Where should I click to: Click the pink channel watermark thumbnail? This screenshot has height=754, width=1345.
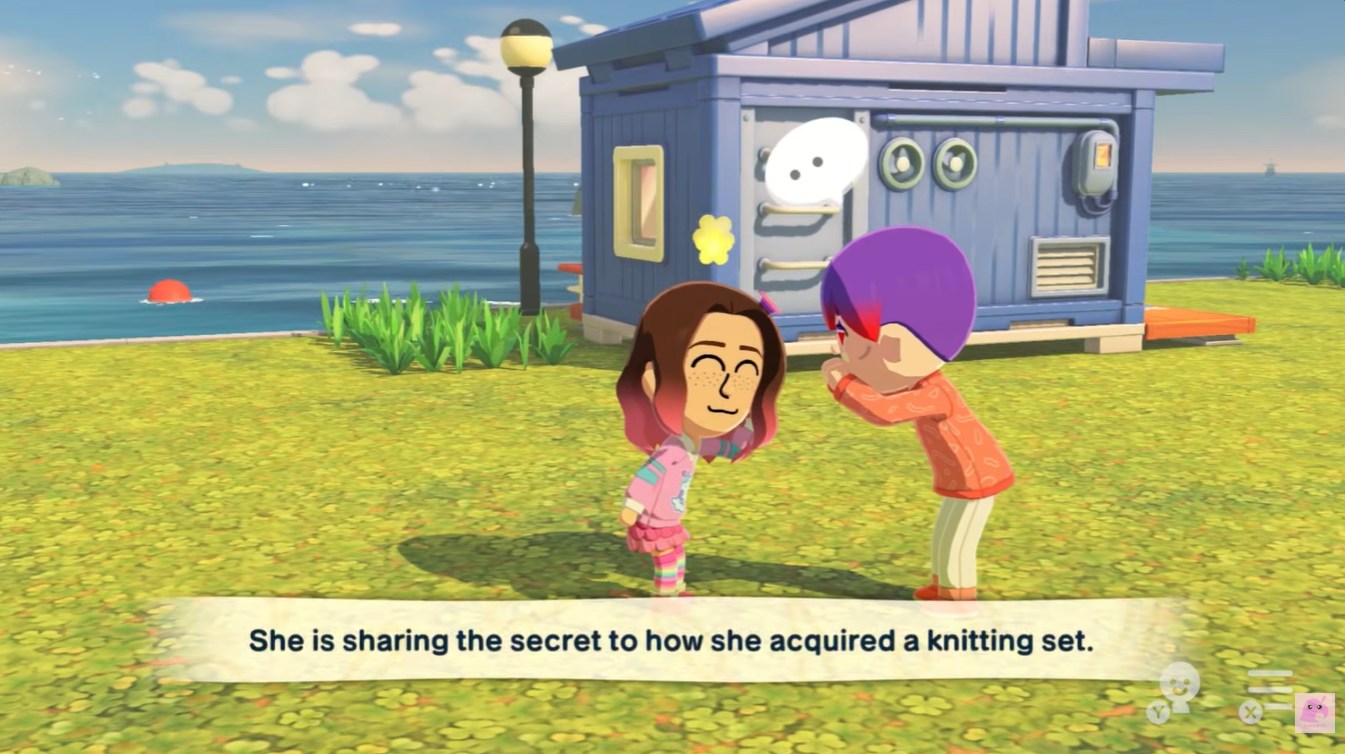[1314, 713]
